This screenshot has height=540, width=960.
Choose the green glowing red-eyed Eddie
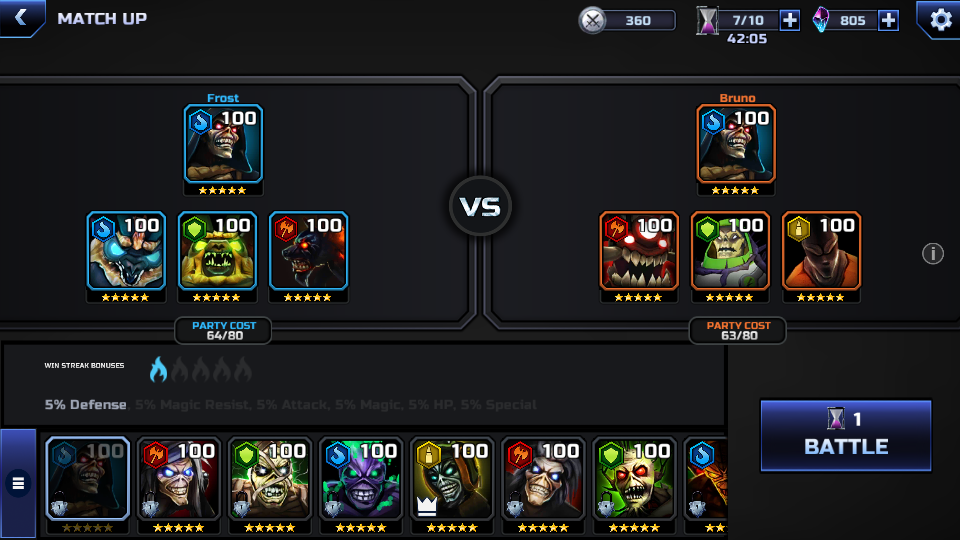tap(633, 479)
